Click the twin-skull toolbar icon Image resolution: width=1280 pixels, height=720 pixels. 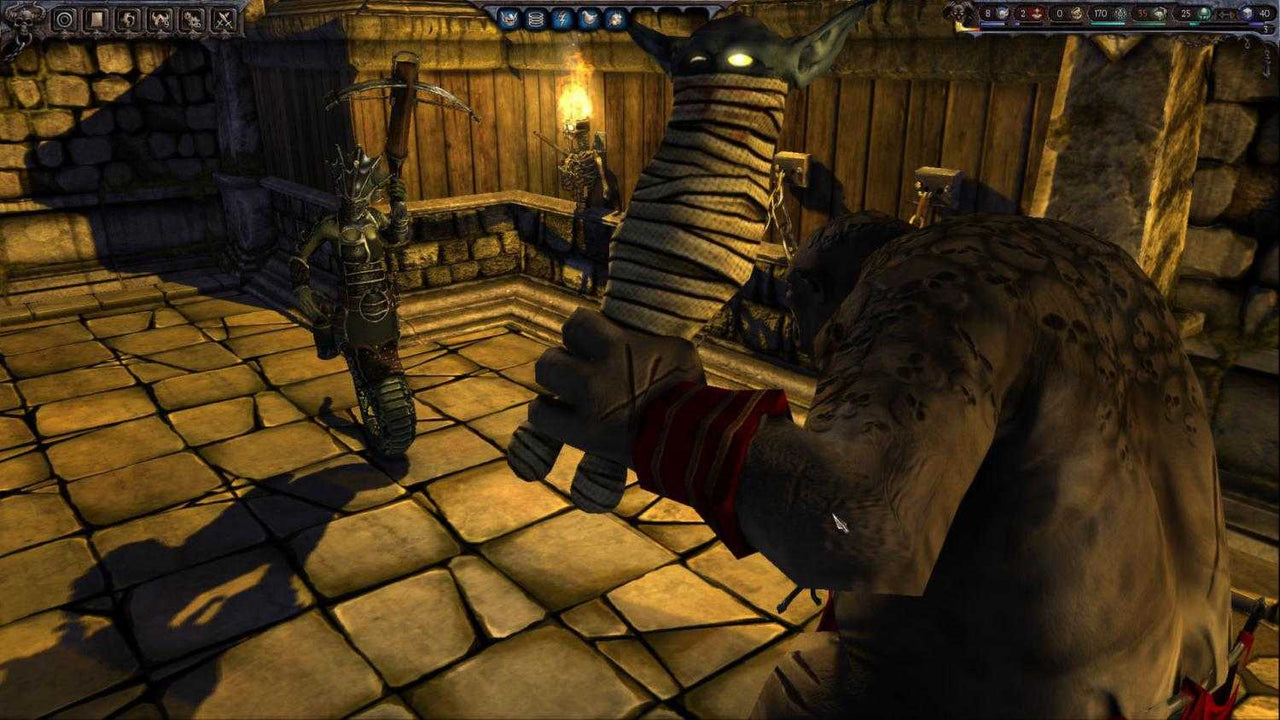193,18
